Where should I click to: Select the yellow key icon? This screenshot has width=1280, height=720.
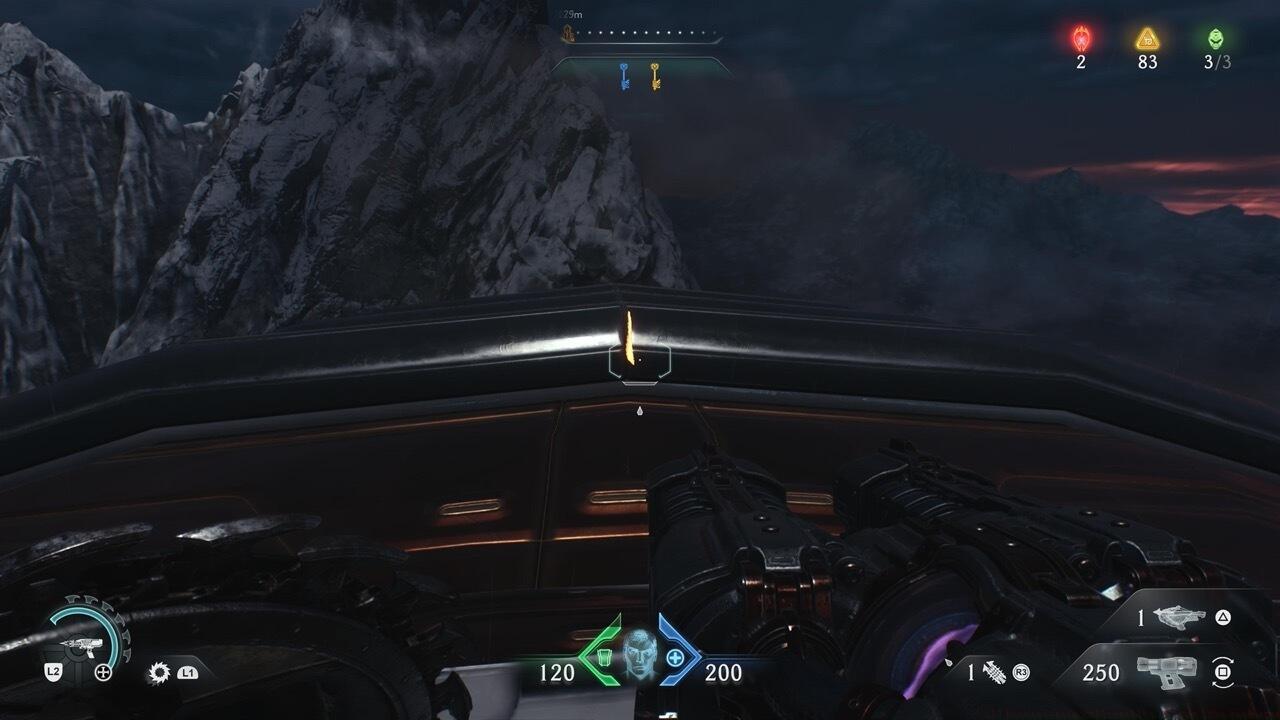coord(655,76)
